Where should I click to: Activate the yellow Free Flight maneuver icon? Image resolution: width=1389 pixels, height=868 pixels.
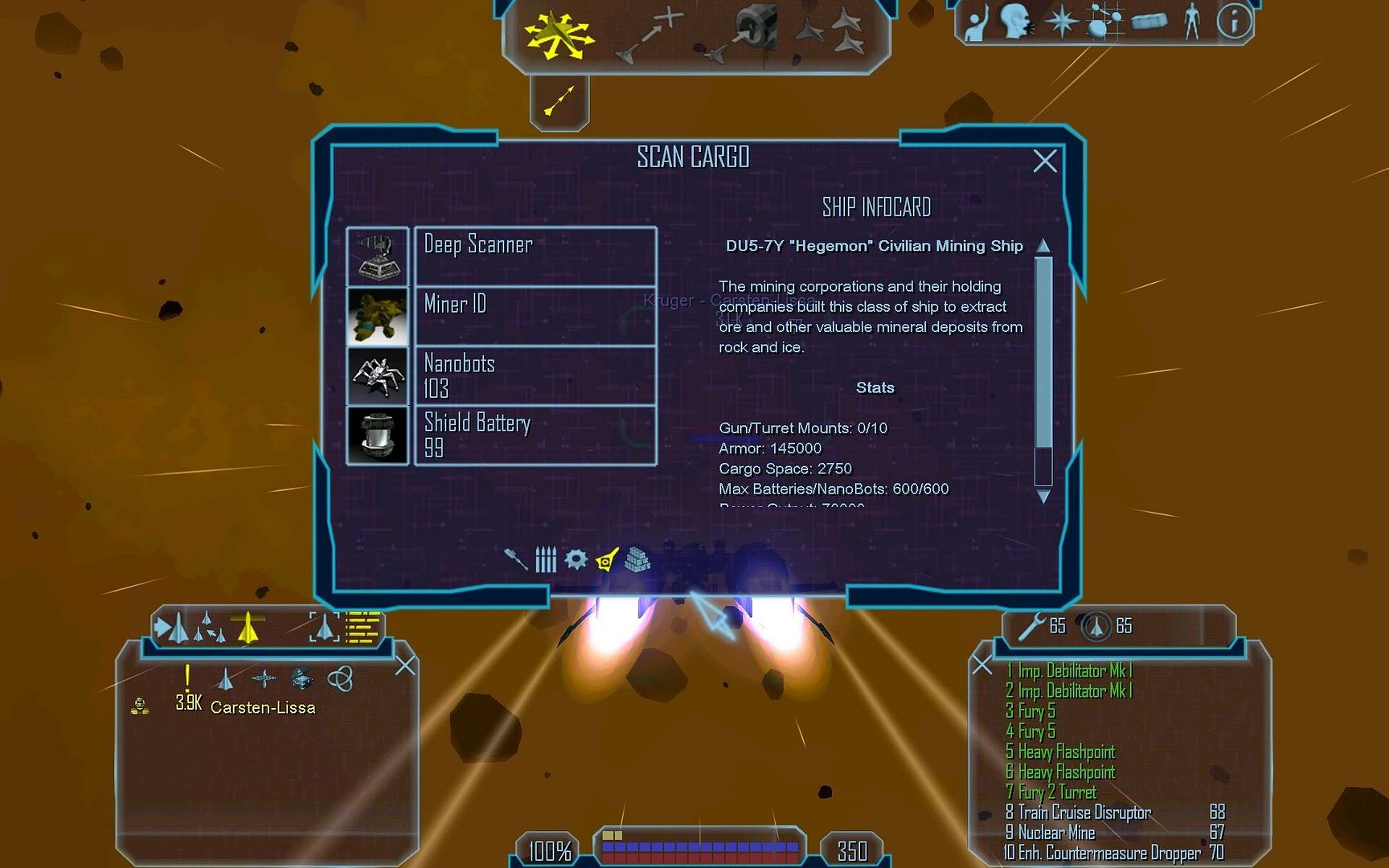(x=559, y=35)
